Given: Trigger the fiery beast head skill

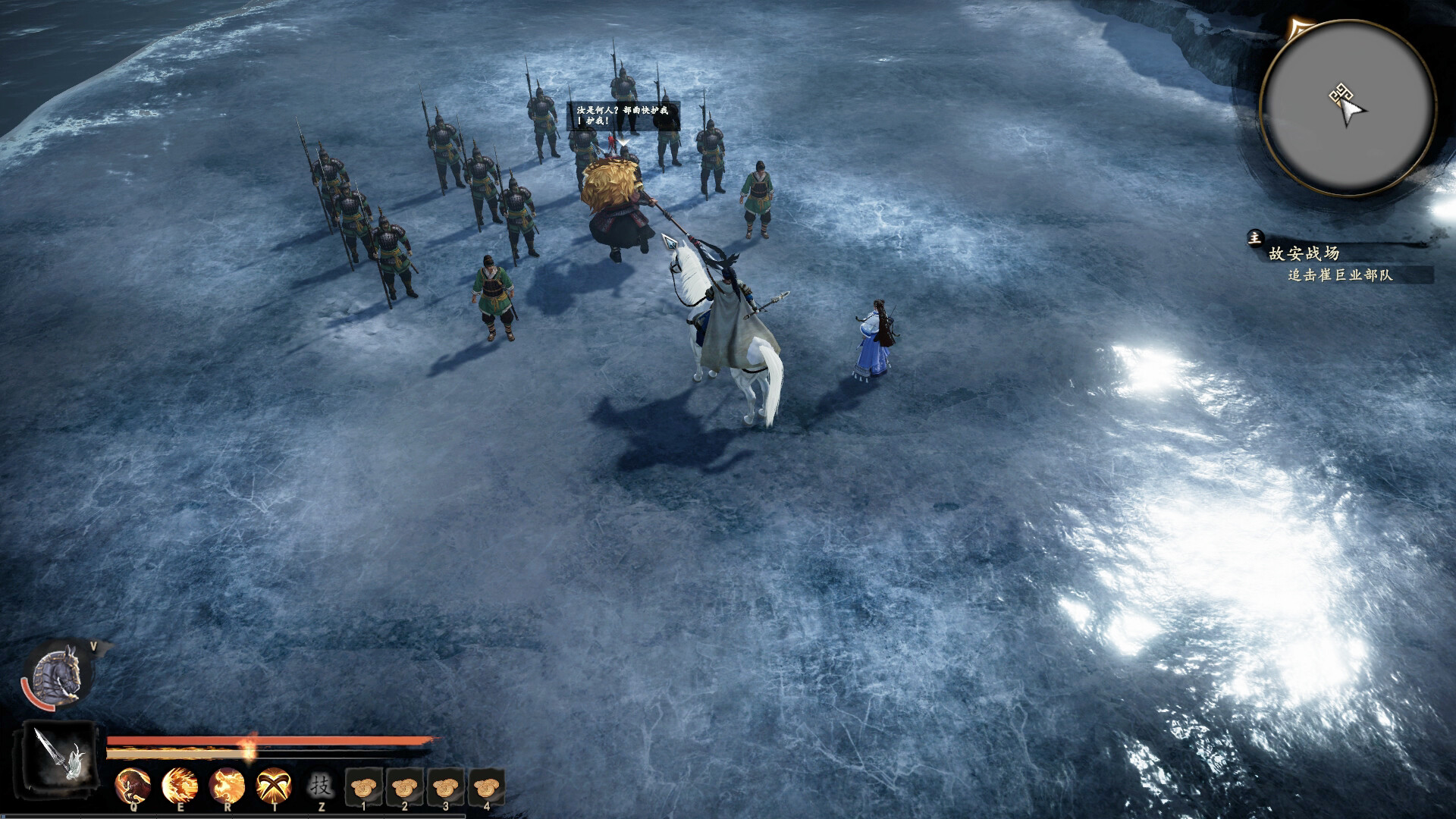Looking at the screenshot, I should [x=227, y=785].
